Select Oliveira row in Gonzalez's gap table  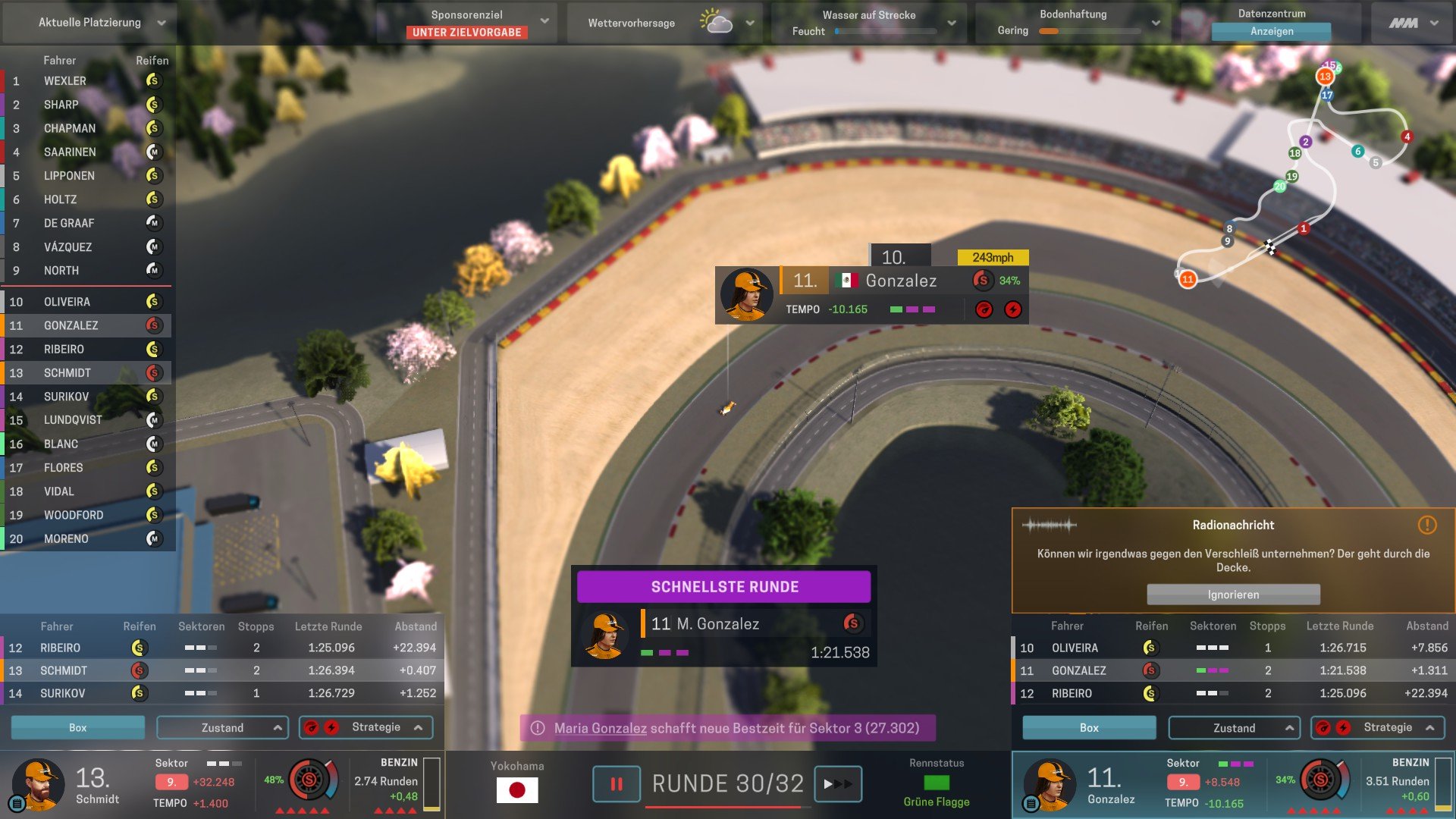click(x=1232, y=648)
